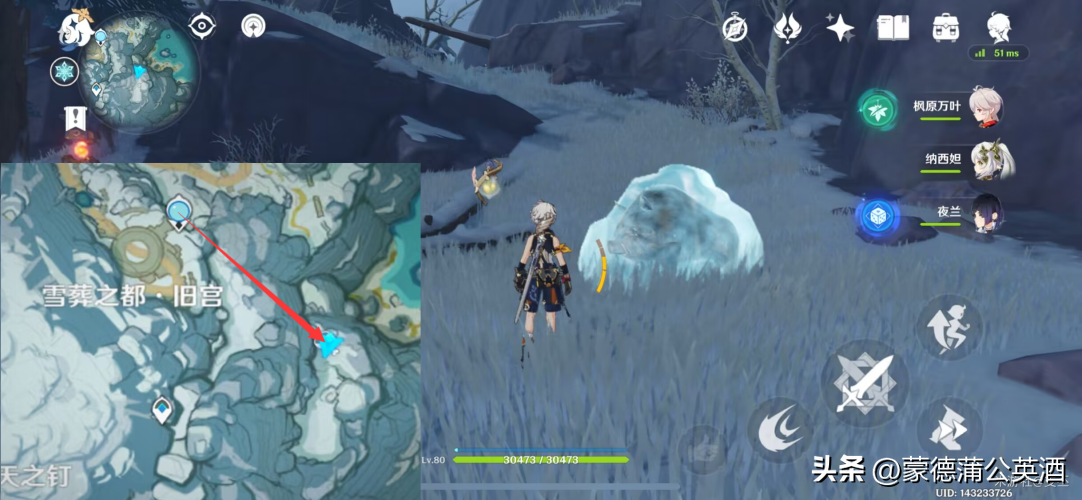
Task: Open the four-pointed star wish icon
Action: 839,28
